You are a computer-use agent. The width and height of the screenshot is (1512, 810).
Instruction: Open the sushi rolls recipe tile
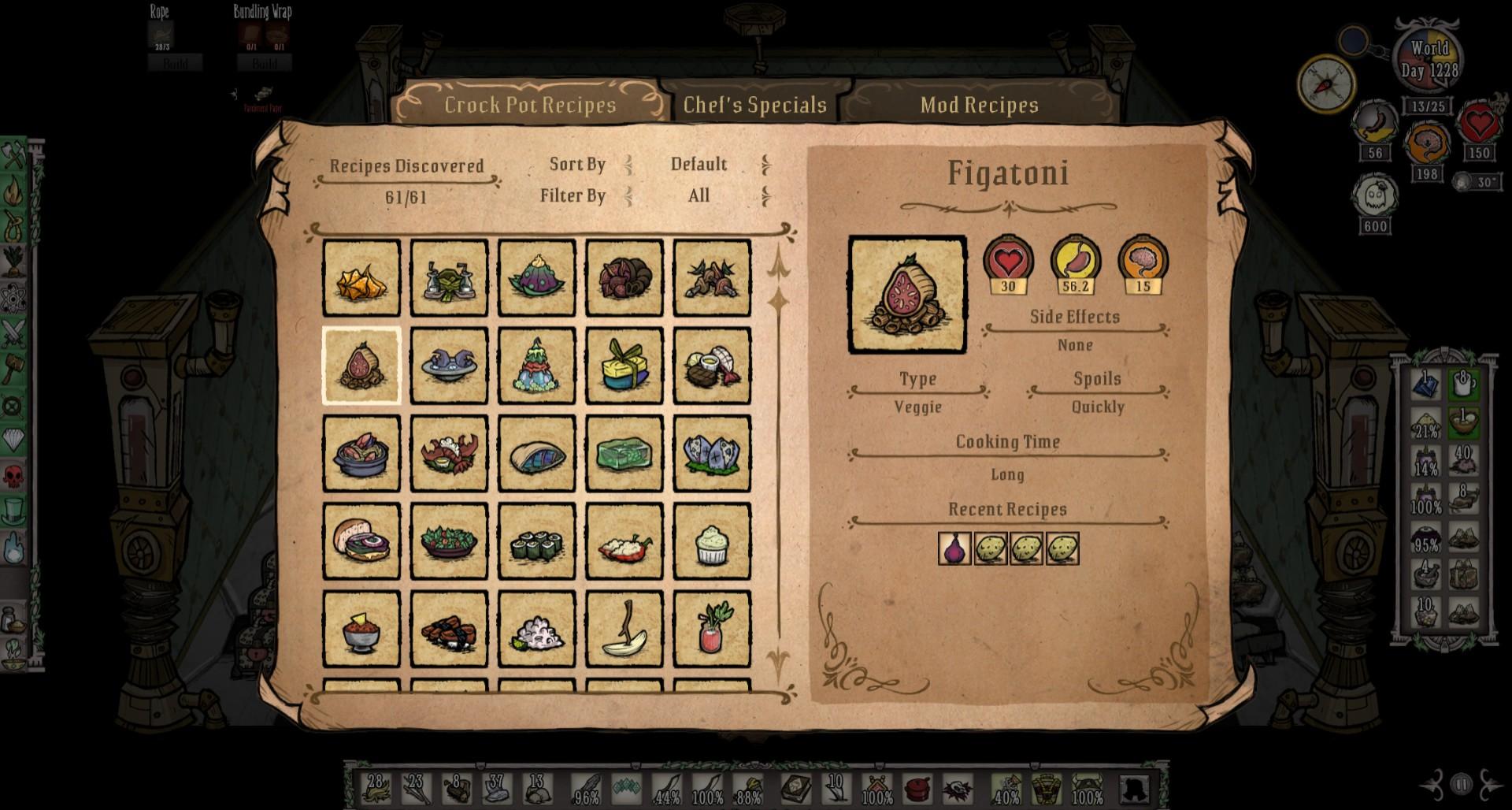point(537,542)
